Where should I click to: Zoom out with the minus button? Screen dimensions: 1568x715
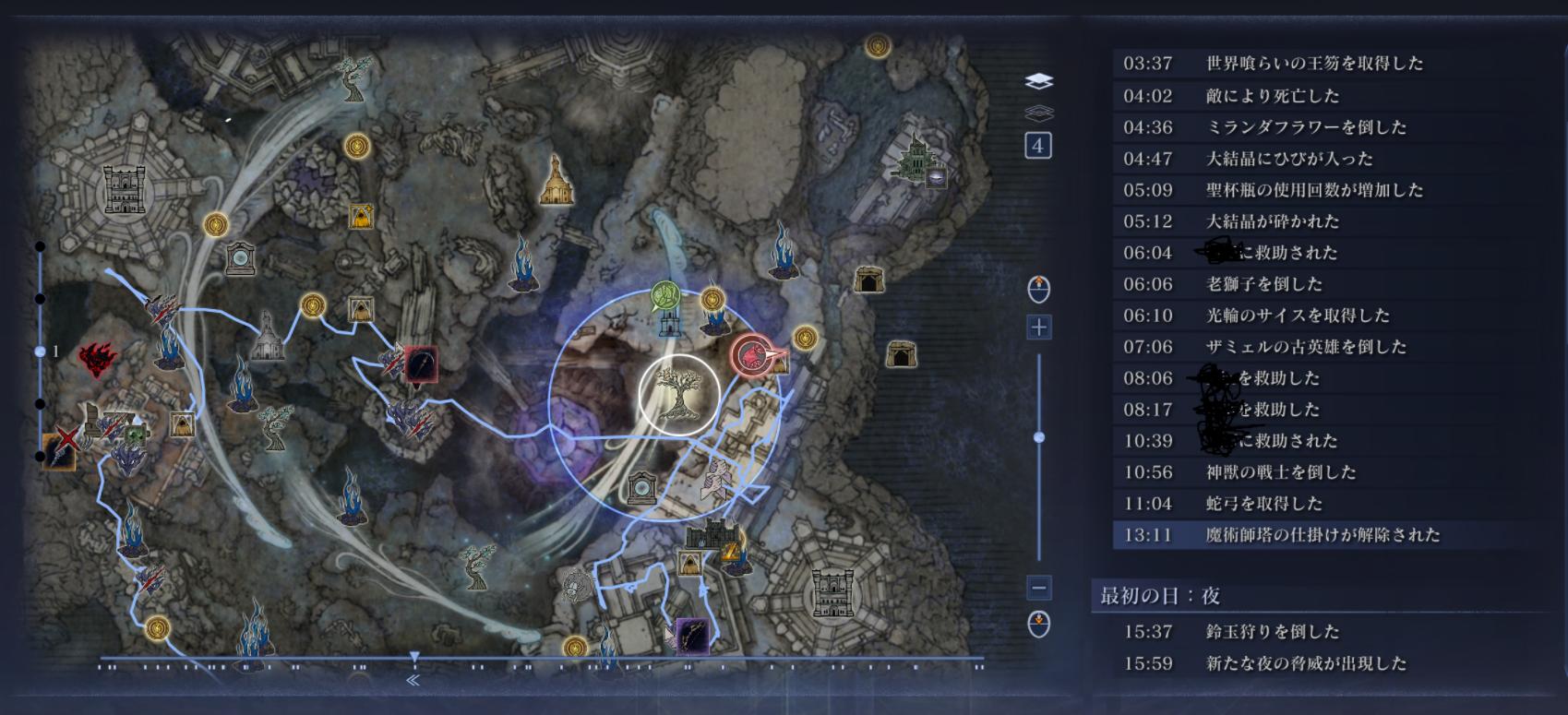tap(1039, 587)
